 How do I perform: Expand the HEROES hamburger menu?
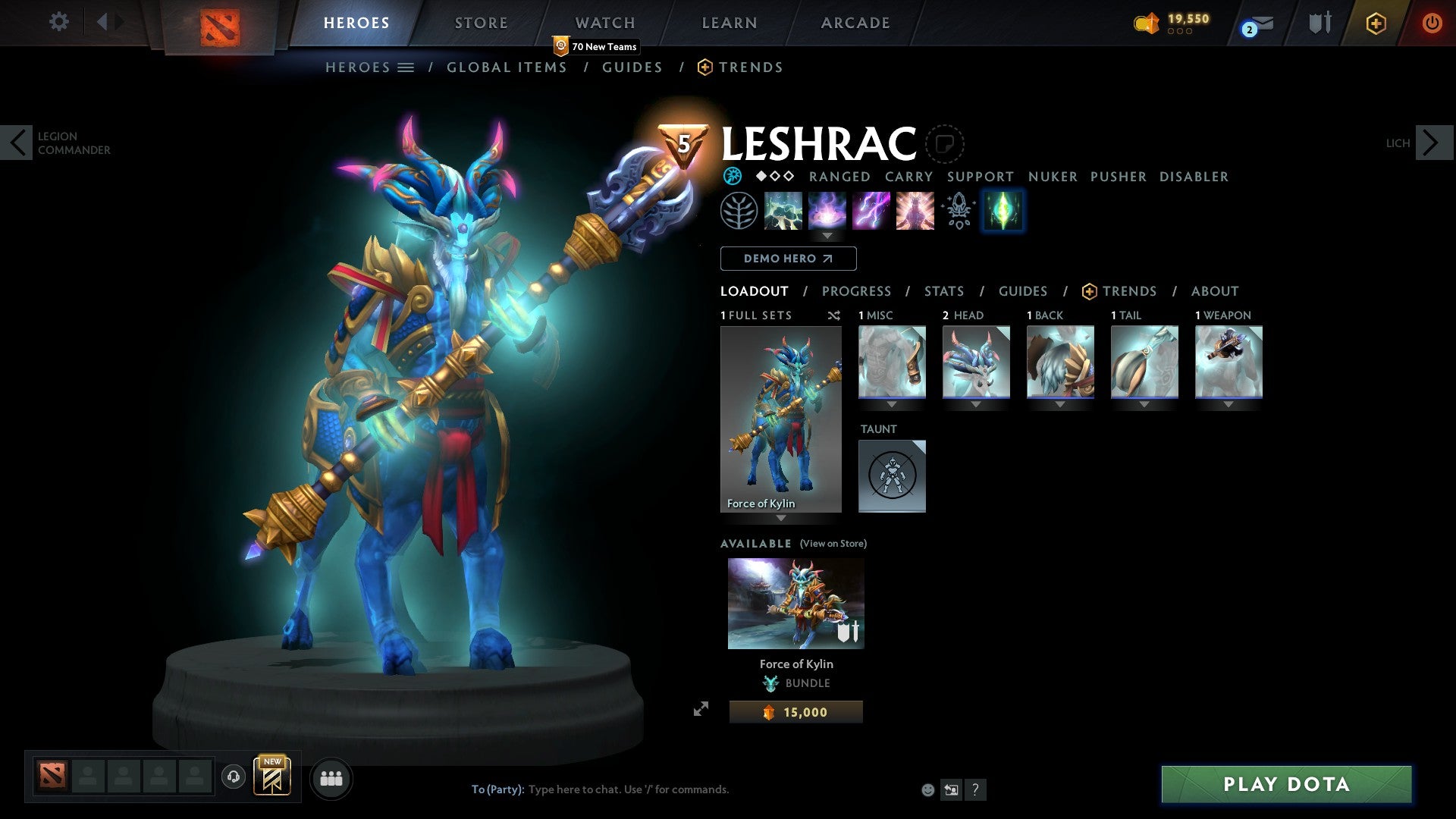click(406, 67)
